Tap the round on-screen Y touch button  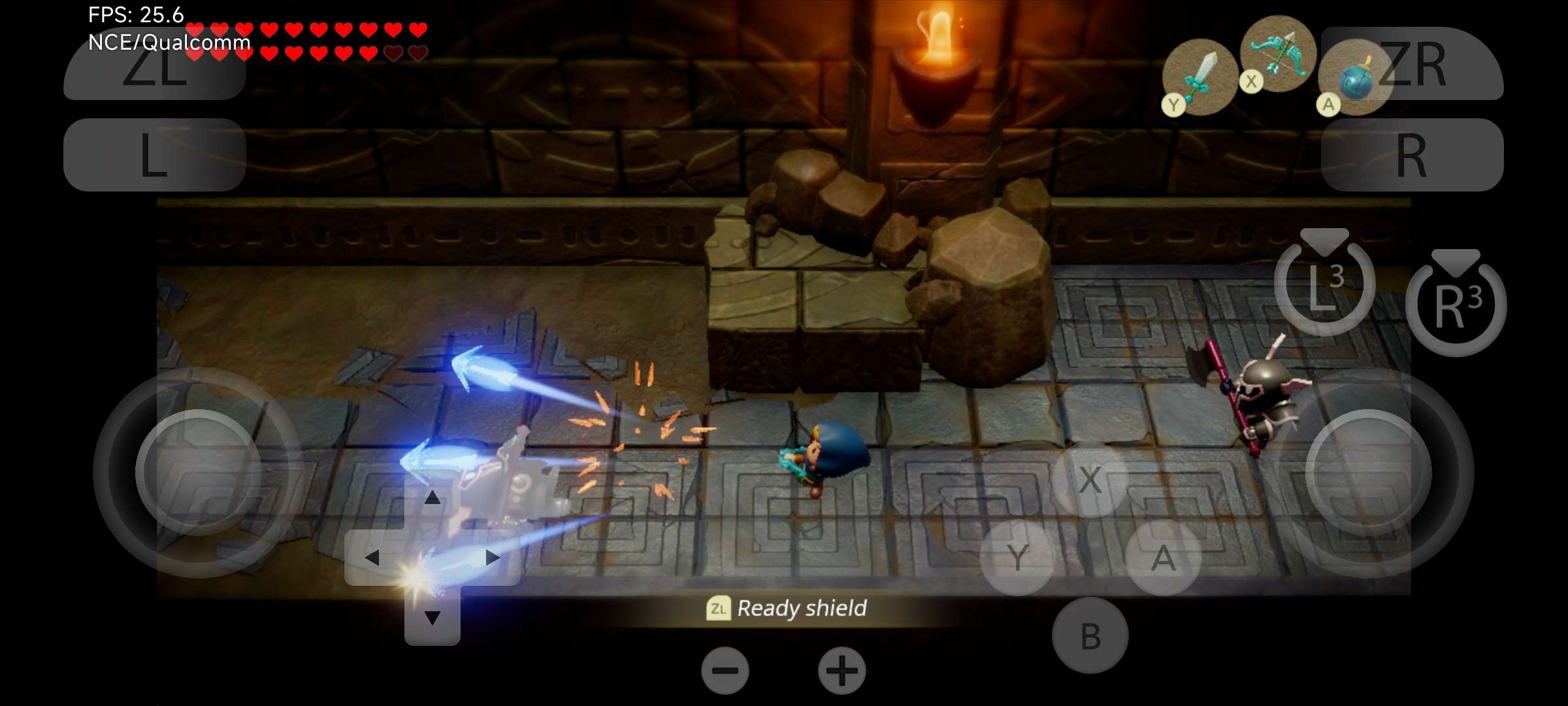pyautogui.click(x=1017, y=558)
